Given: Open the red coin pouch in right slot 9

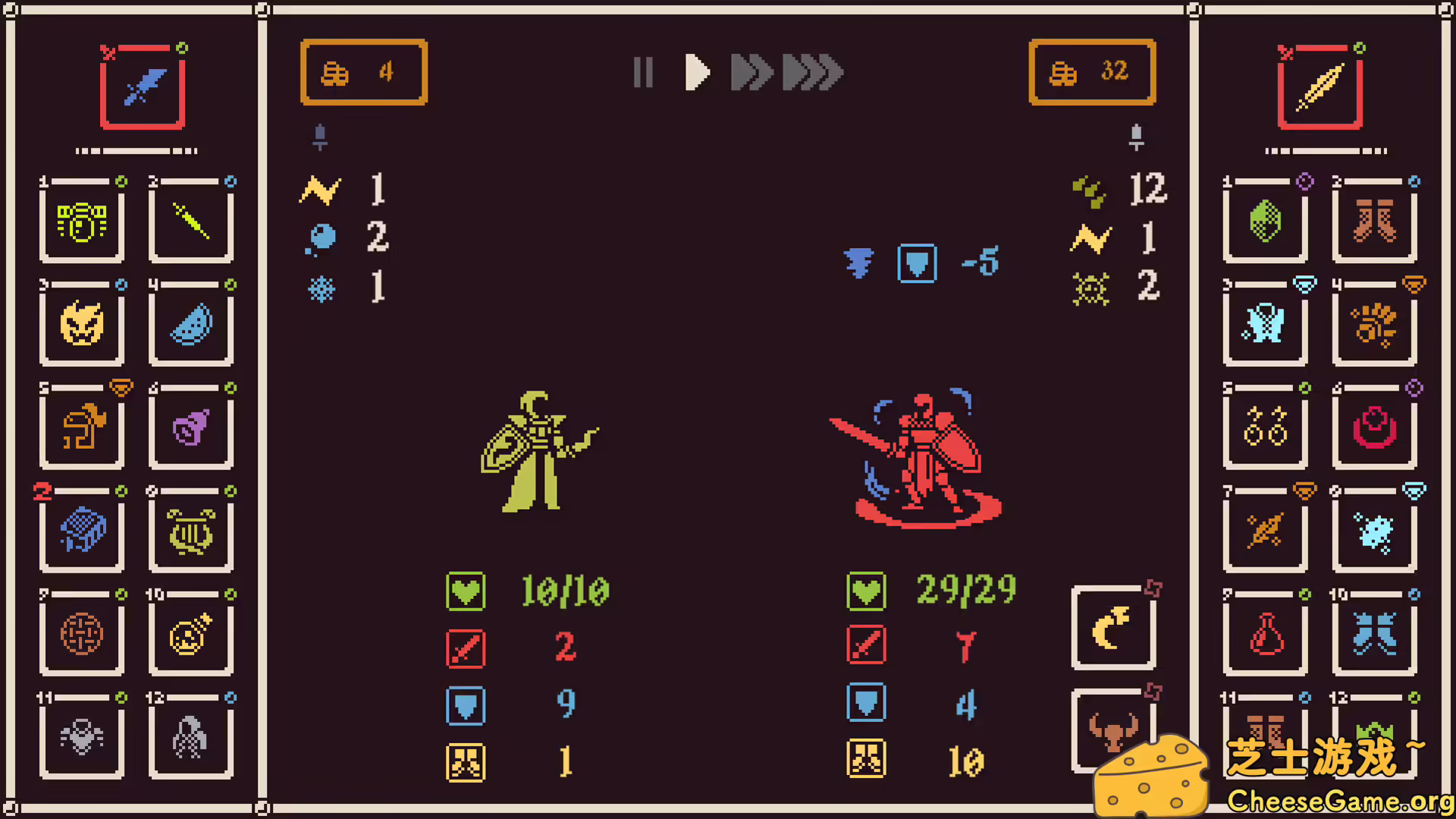Looking at the screenshot, I should pyautogui.click(x=1265, y=635).
